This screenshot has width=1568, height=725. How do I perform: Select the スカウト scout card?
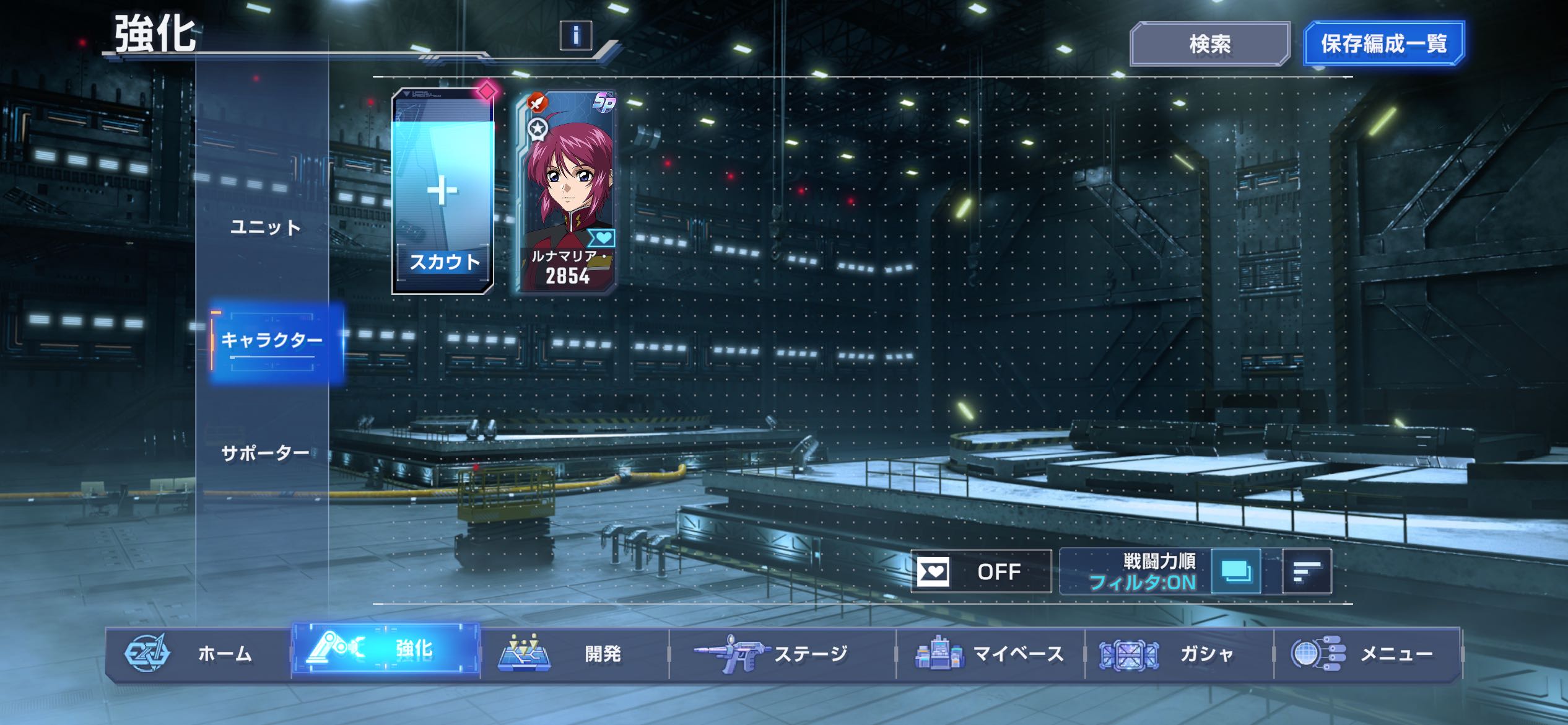click(443, 191)
